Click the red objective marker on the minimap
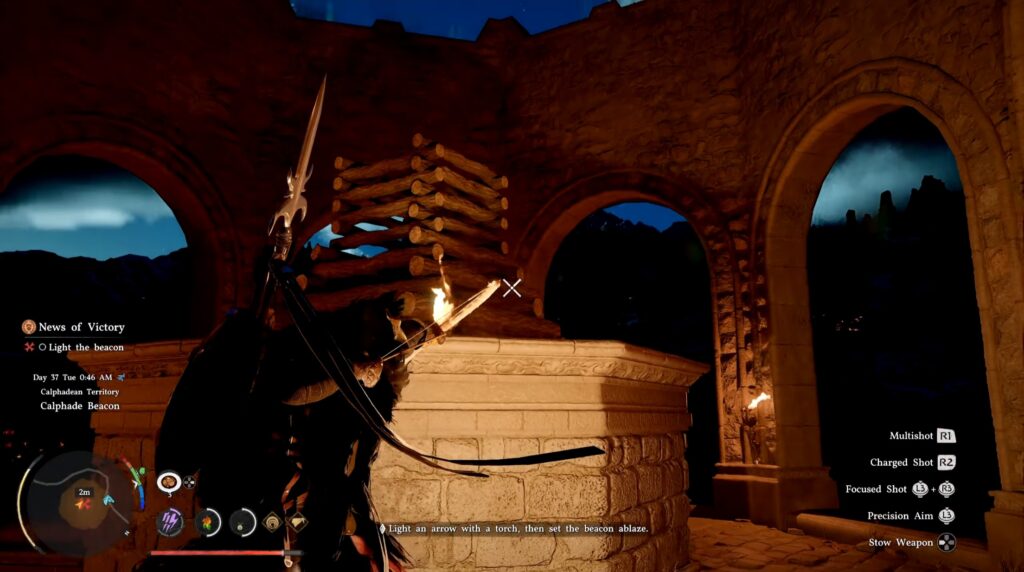Viewport: 1024px width, 572px height. click(84, 504)
